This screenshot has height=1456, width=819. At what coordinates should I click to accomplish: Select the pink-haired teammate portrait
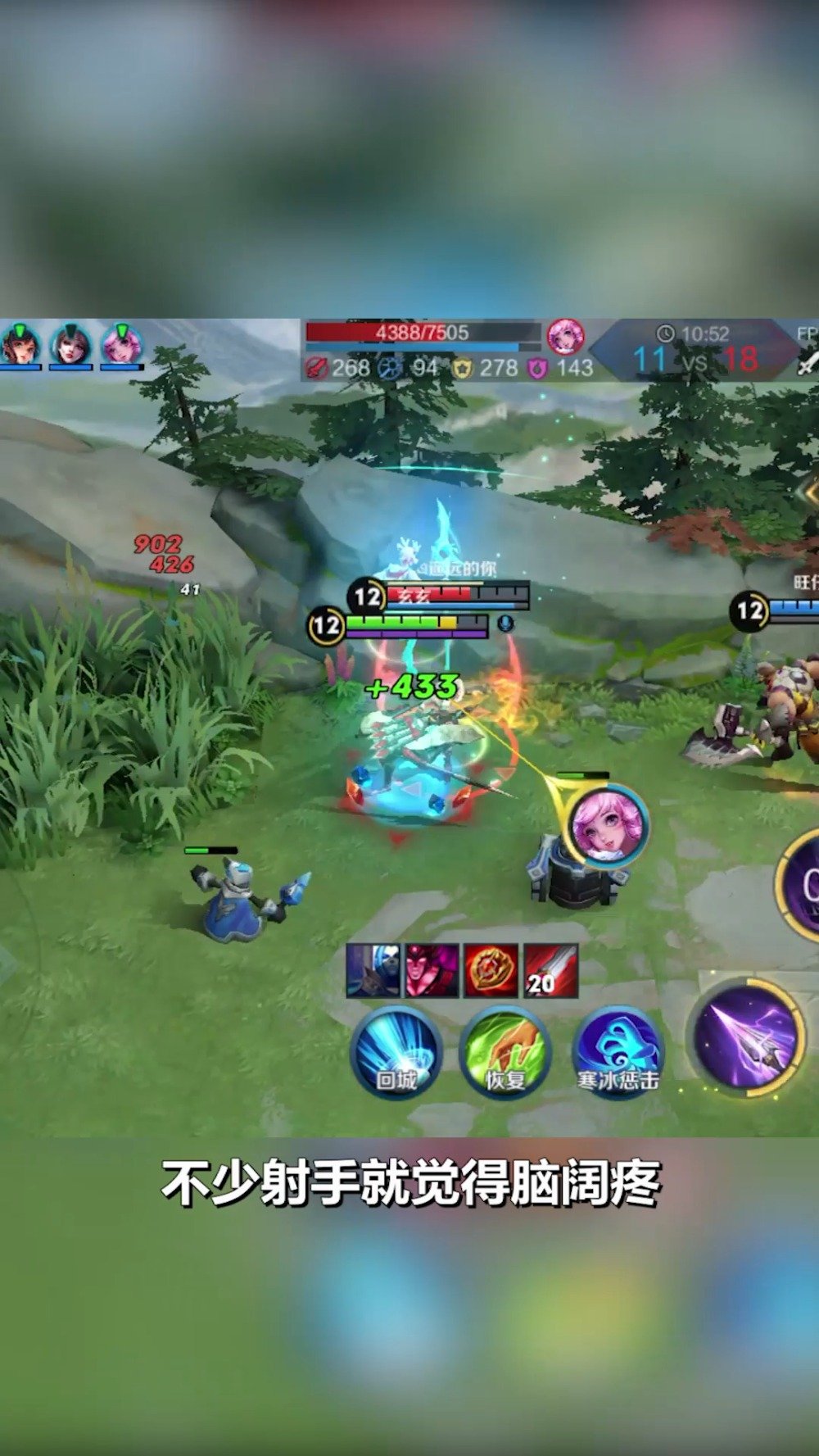[x=121, y=344]
